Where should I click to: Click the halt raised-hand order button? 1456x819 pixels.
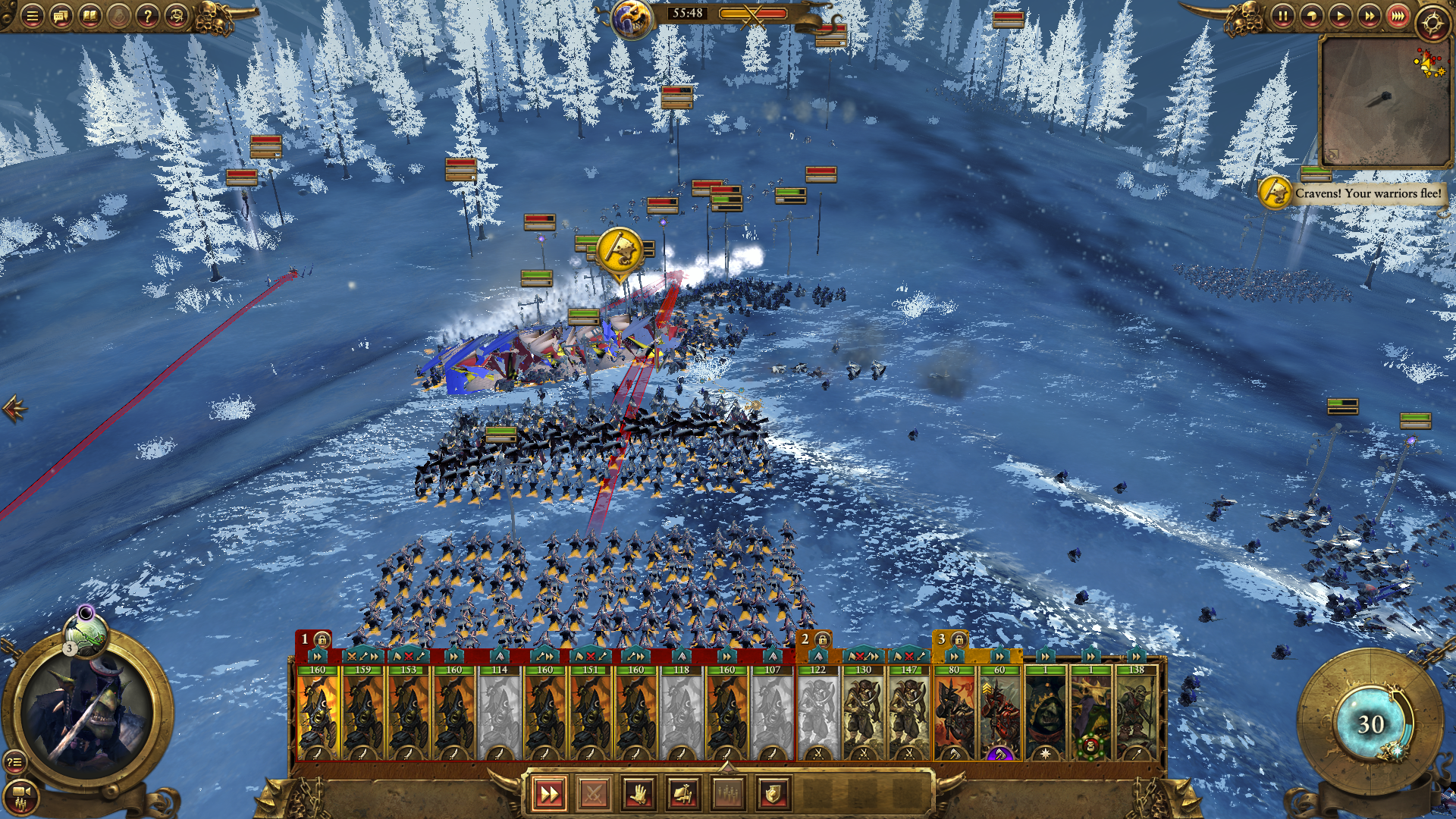tap(639, 794)
